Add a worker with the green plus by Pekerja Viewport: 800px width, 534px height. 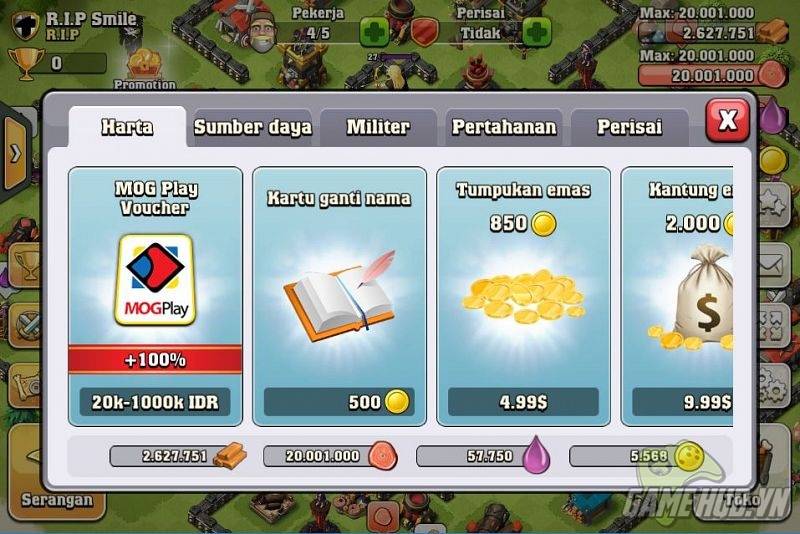[x=374, y=32]
